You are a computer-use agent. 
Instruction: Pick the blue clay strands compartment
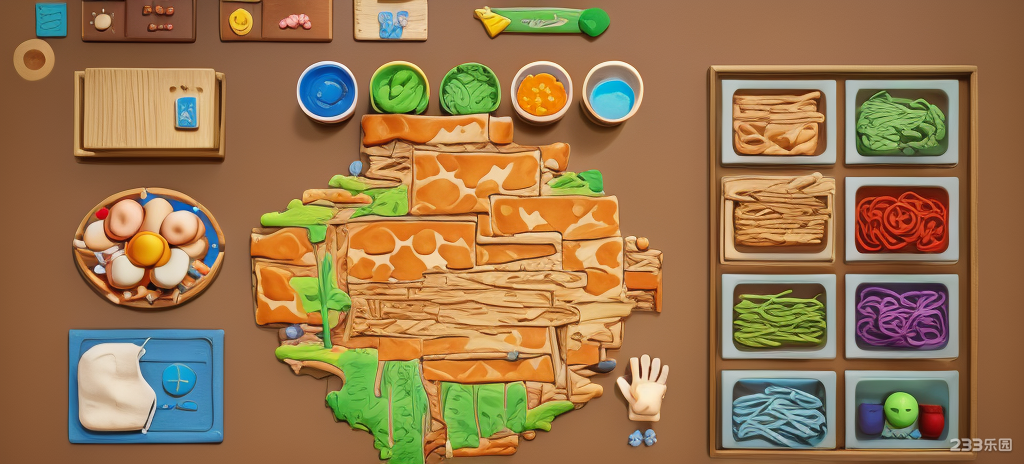779,411
